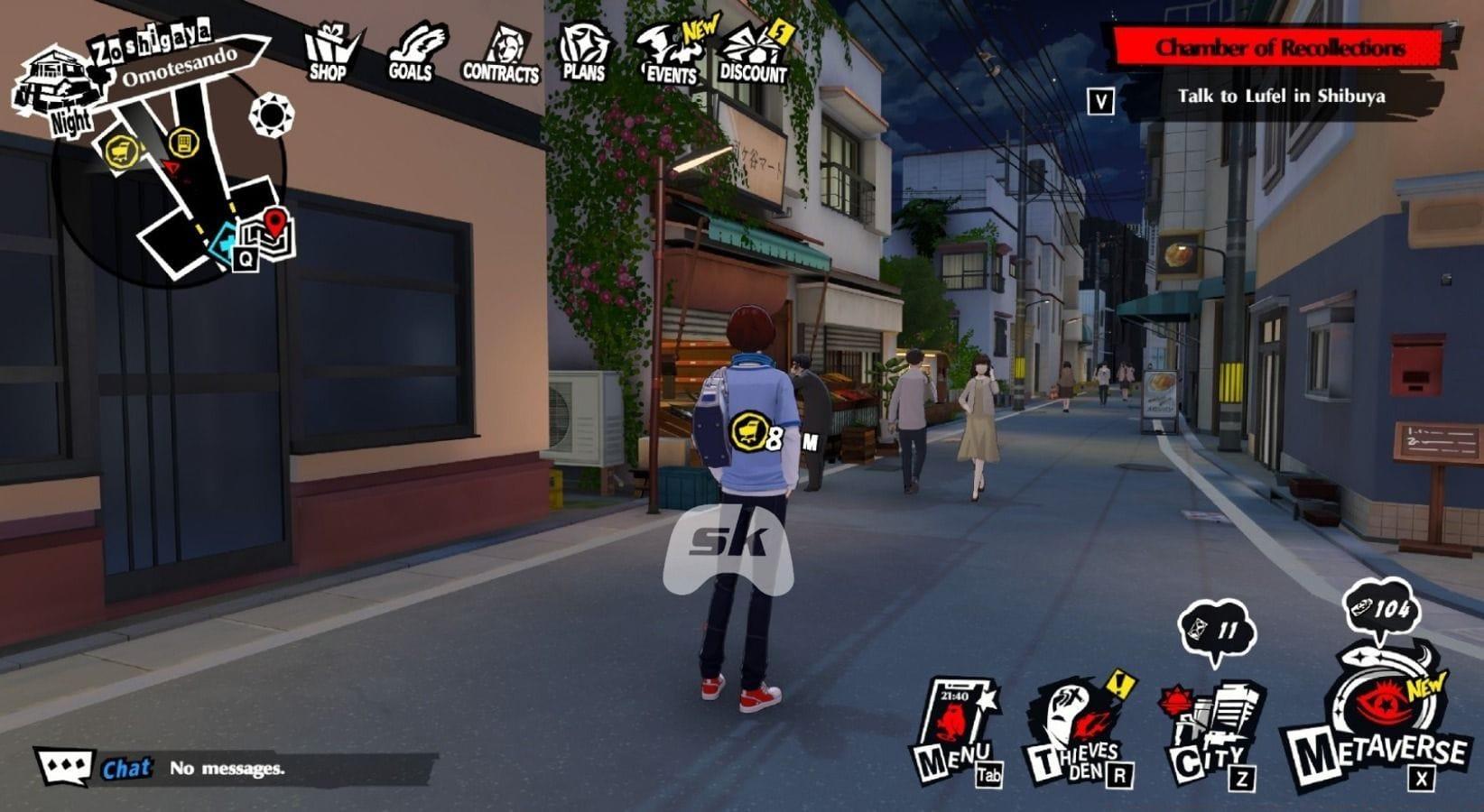Image resolution: width=1484 pixels, height=812 pixels.
Task: Tap the stamina bubble showing 104
Action: (x=1378, y=610)
